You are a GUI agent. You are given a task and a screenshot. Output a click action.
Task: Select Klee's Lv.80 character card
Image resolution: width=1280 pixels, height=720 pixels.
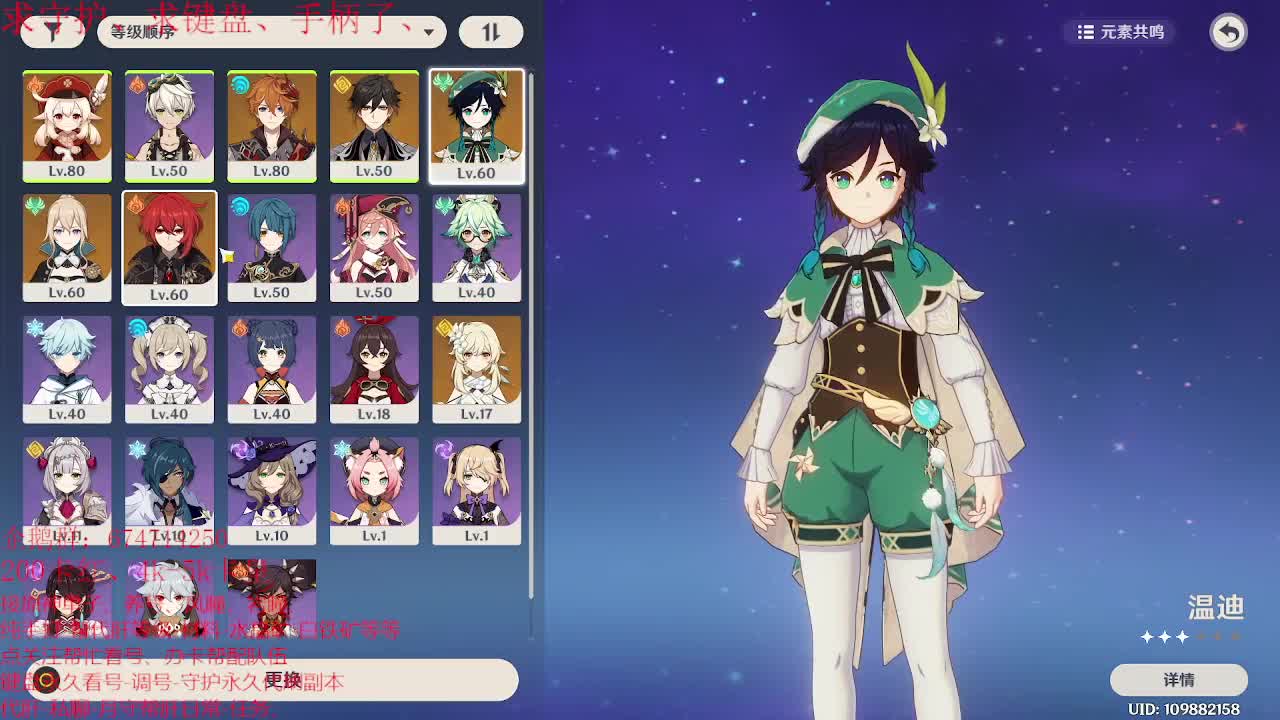(67, 126)
